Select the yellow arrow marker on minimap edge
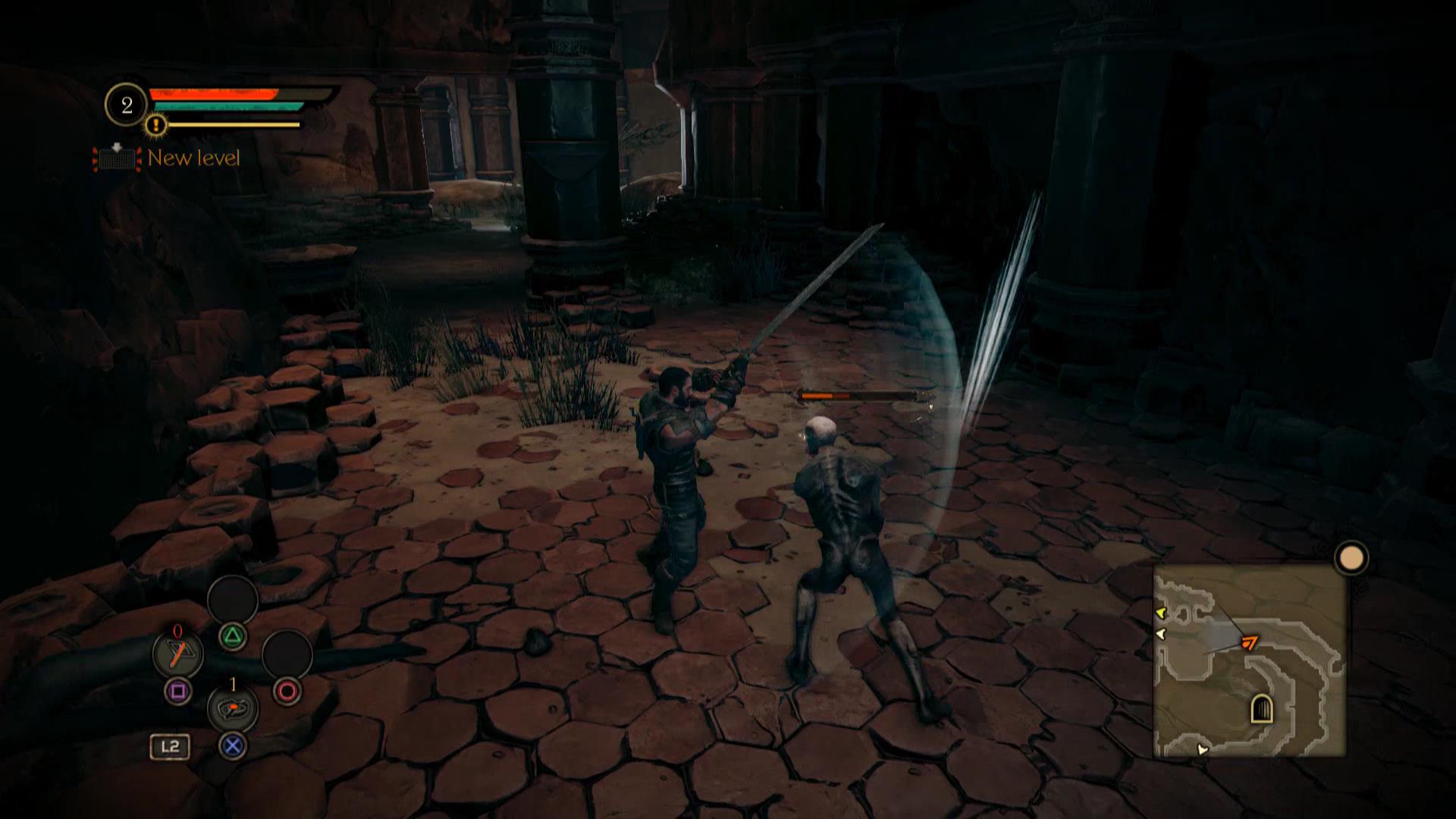The width and height of the screenshot is (1456, 819). 1160,612
